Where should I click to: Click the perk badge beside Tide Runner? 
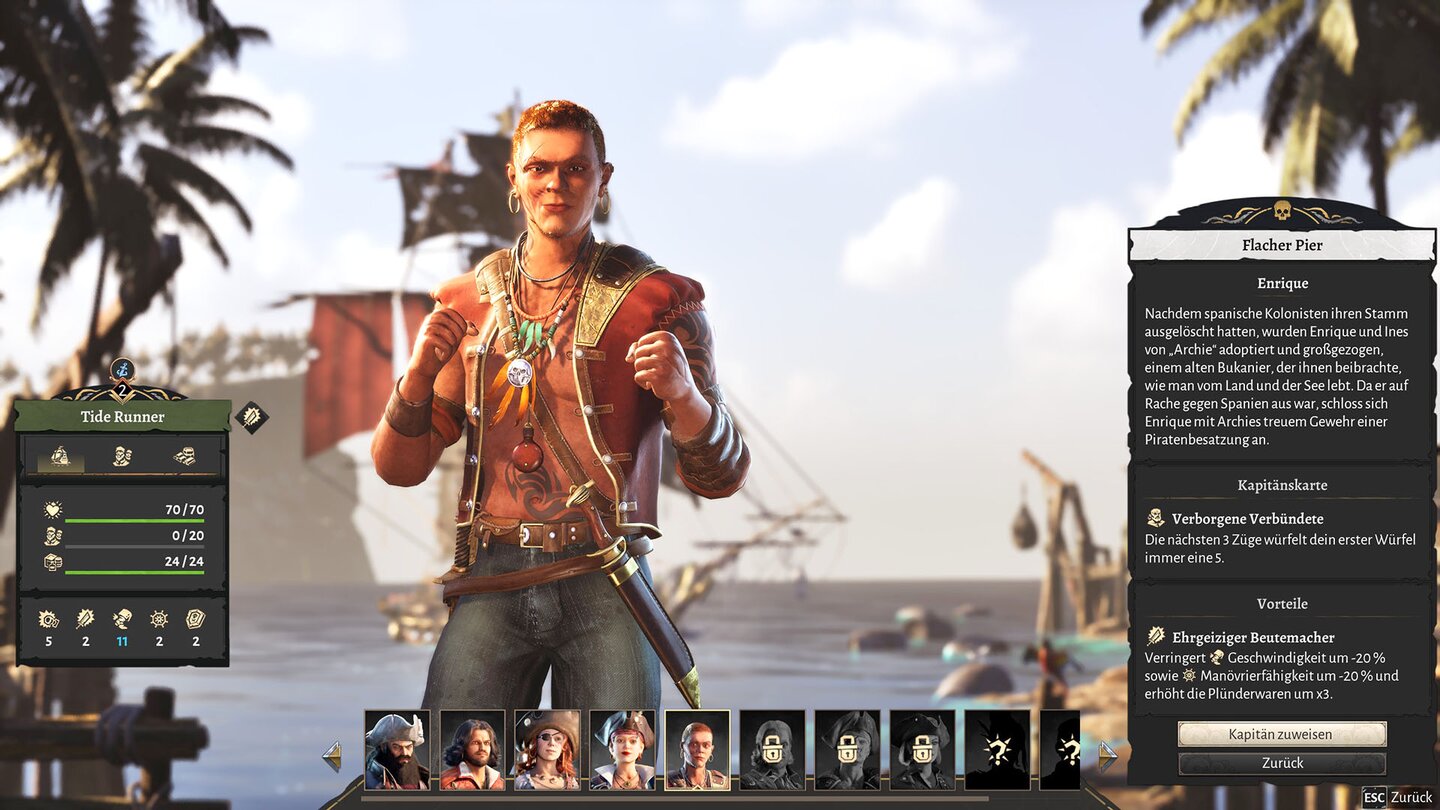251,417
